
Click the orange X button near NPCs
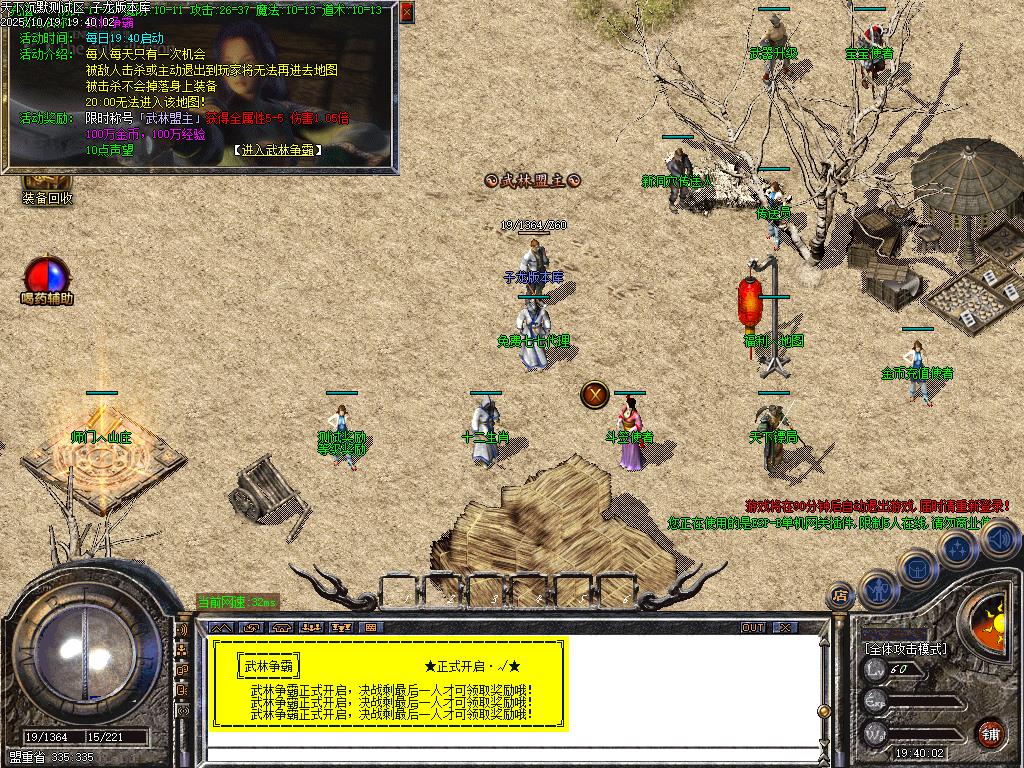[x=595, y=394]
